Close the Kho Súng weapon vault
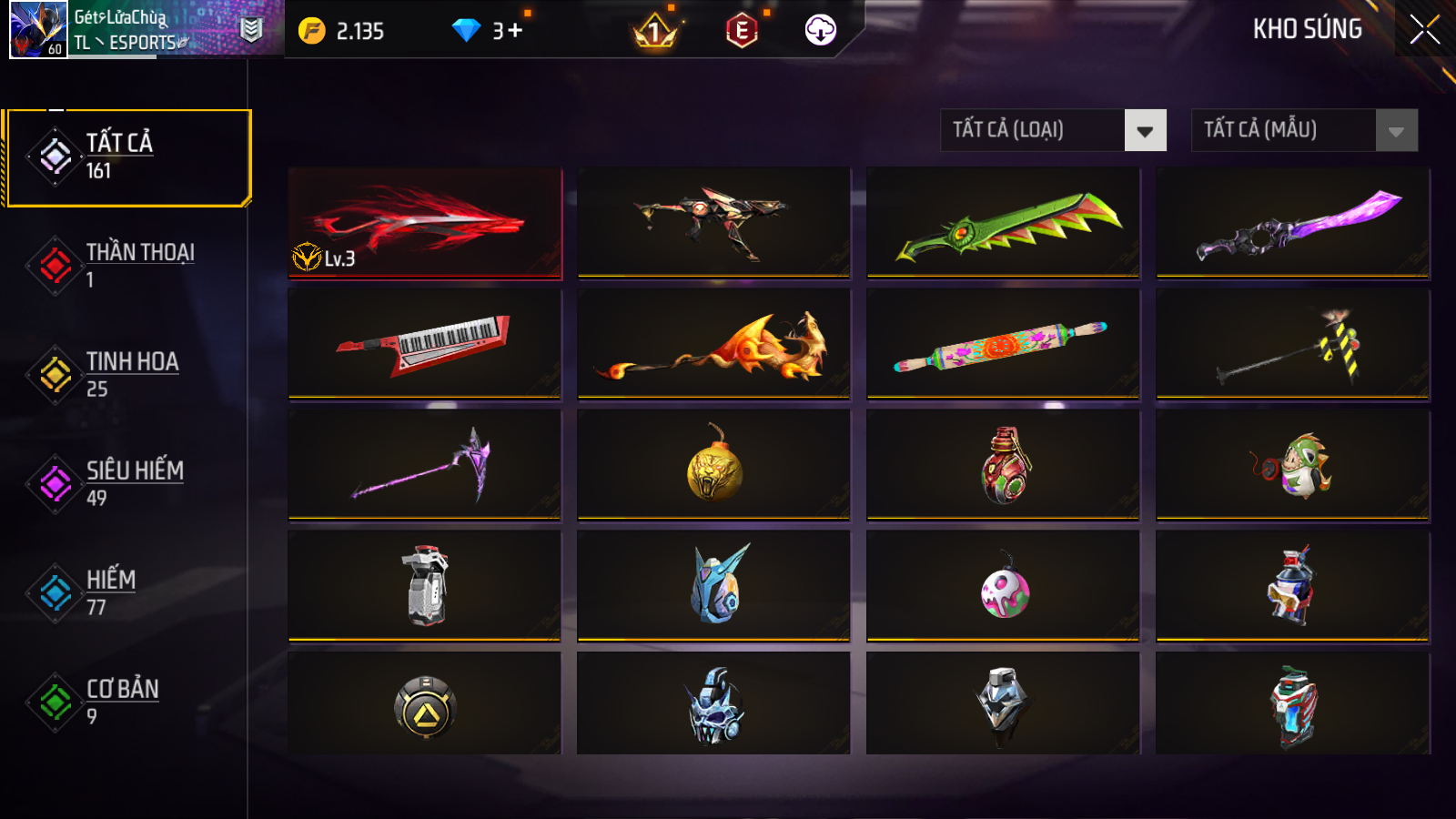Screen dimensions: 1456x819 [x=1424, y=30]
